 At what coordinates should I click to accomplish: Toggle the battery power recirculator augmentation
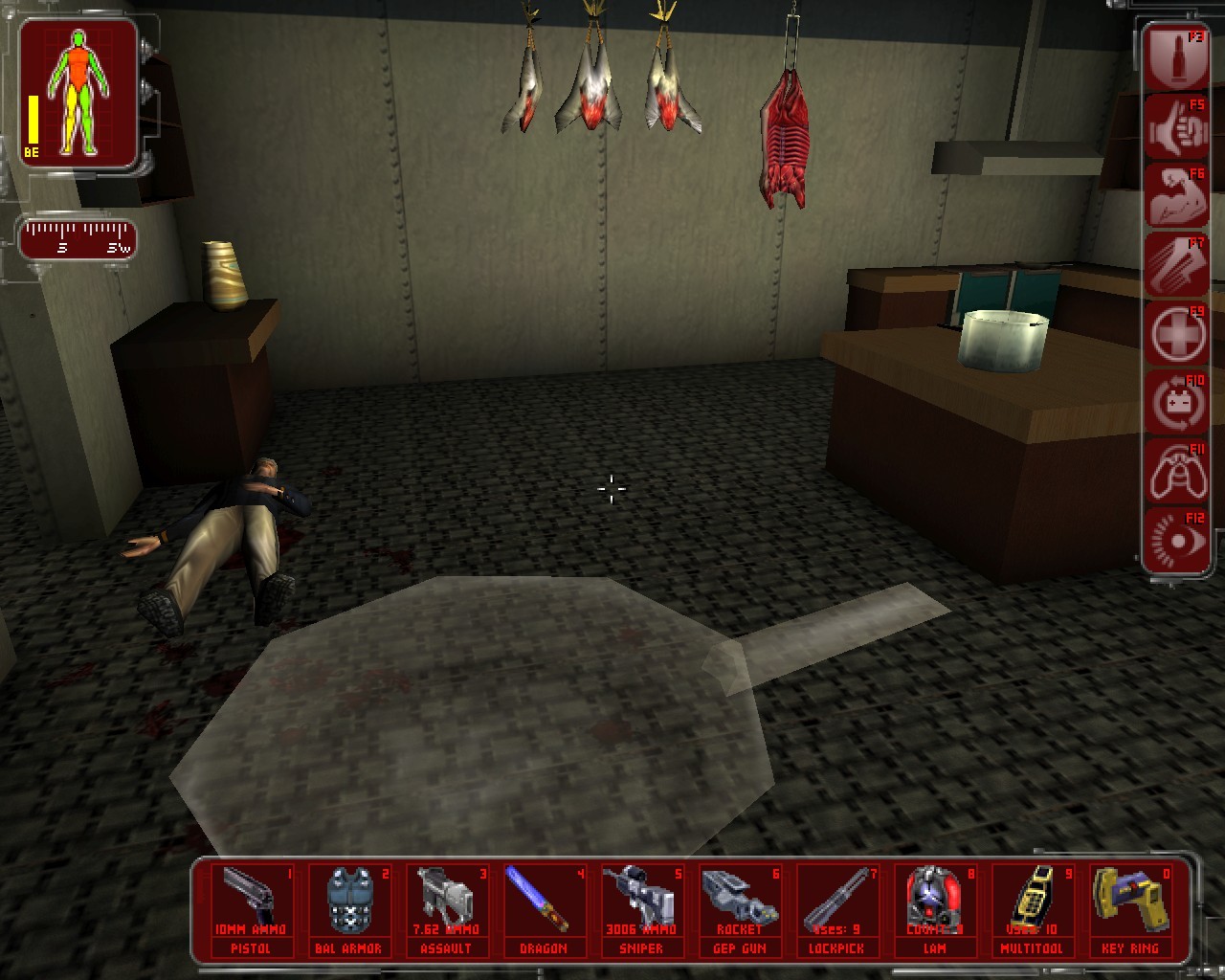[1176, 404]
